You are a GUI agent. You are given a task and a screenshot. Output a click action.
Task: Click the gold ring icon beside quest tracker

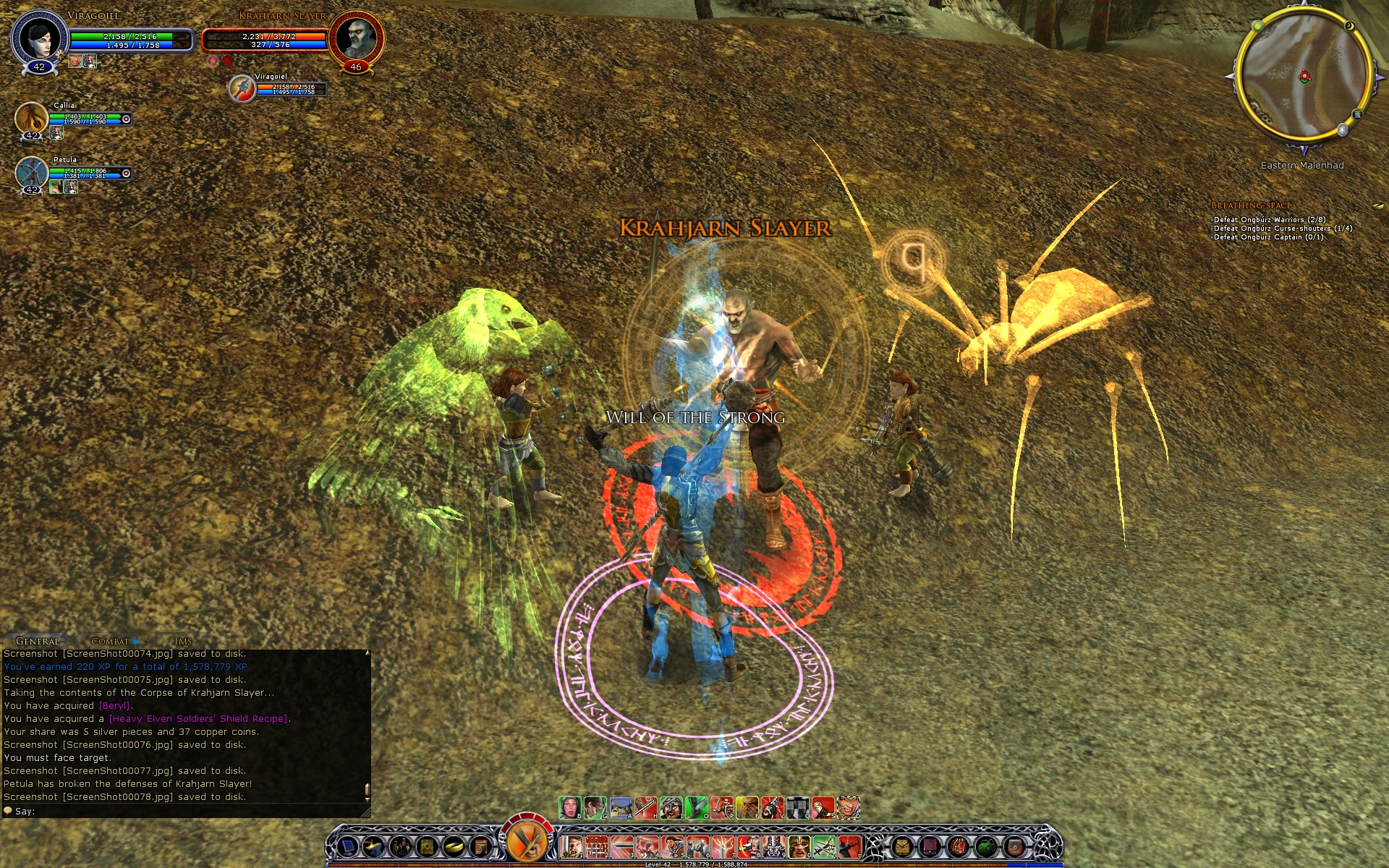[x=1378, y=206]
